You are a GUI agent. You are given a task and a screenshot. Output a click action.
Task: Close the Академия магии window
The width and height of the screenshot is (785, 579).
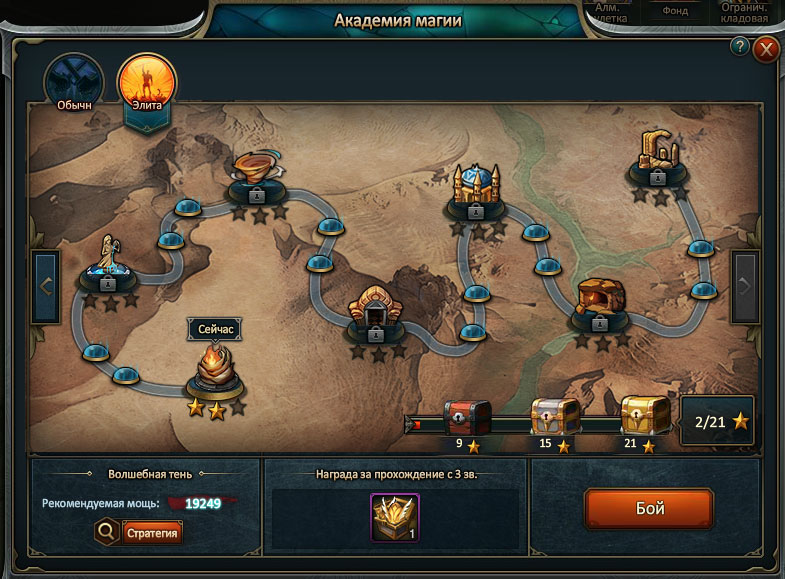766,48
